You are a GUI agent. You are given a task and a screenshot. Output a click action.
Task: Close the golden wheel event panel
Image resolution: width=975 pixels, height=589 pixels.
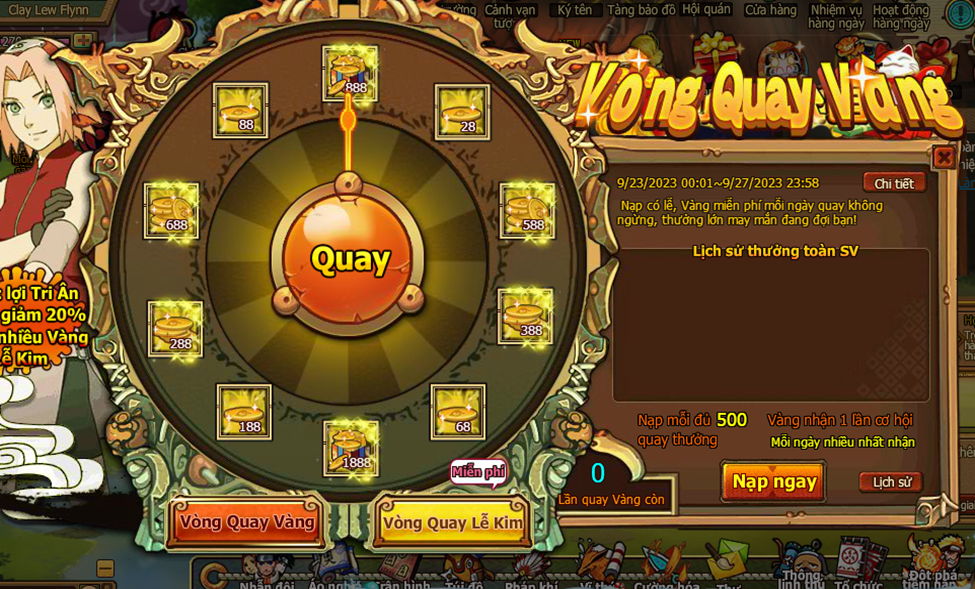[943, 158]
